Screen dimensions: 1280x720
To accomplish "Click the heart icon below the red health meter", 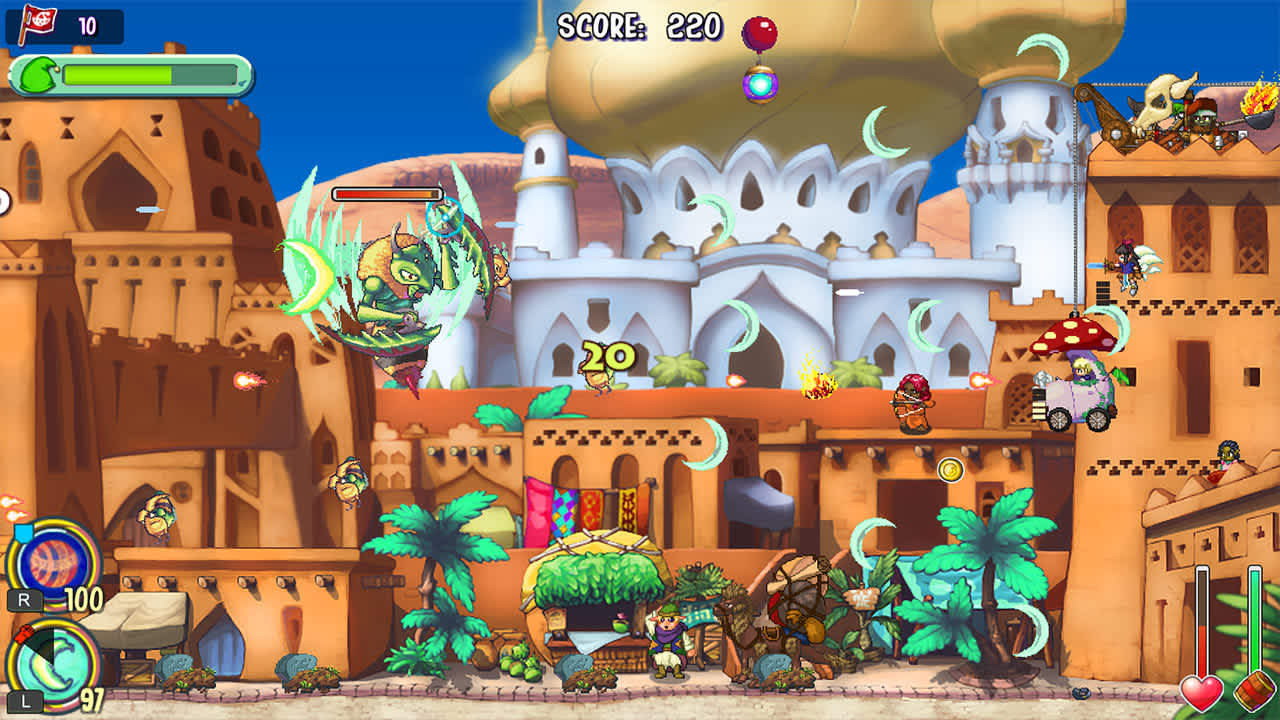I will 1201,694.
